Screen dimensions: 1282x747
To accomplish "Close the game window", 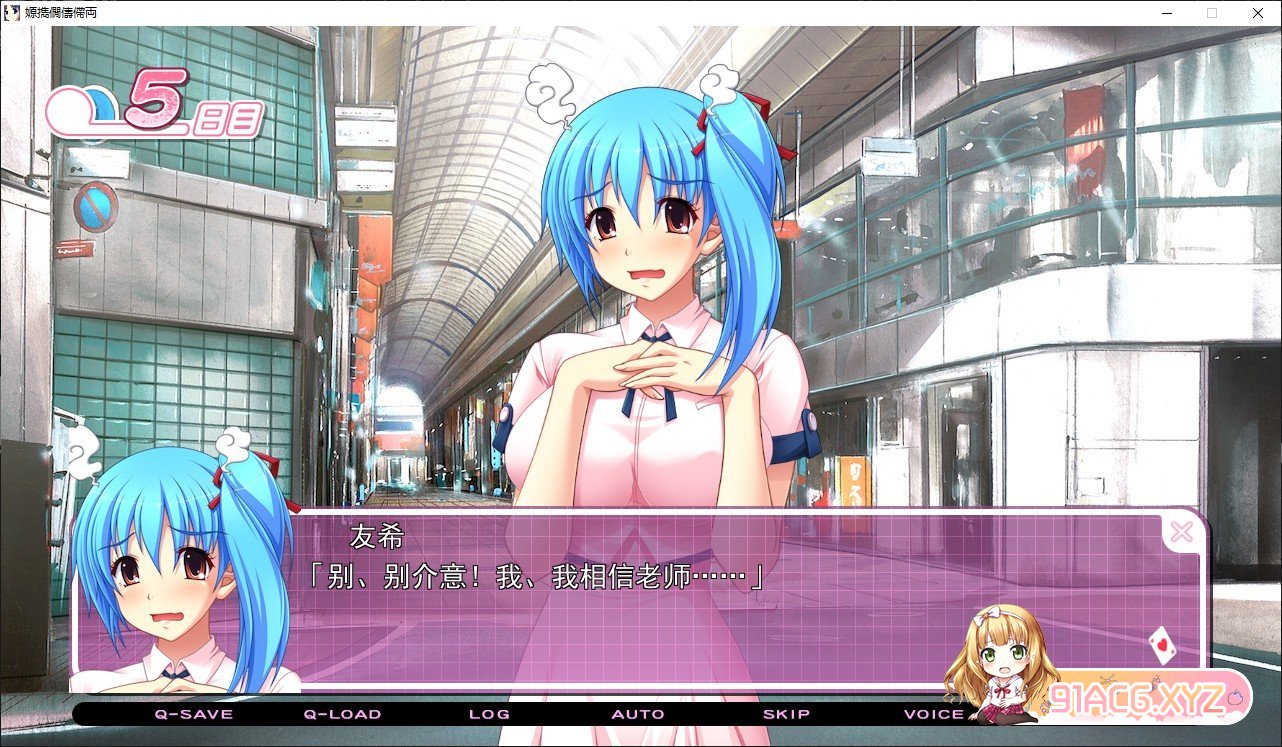I will pyautogui.click(x=1256, y=13).
